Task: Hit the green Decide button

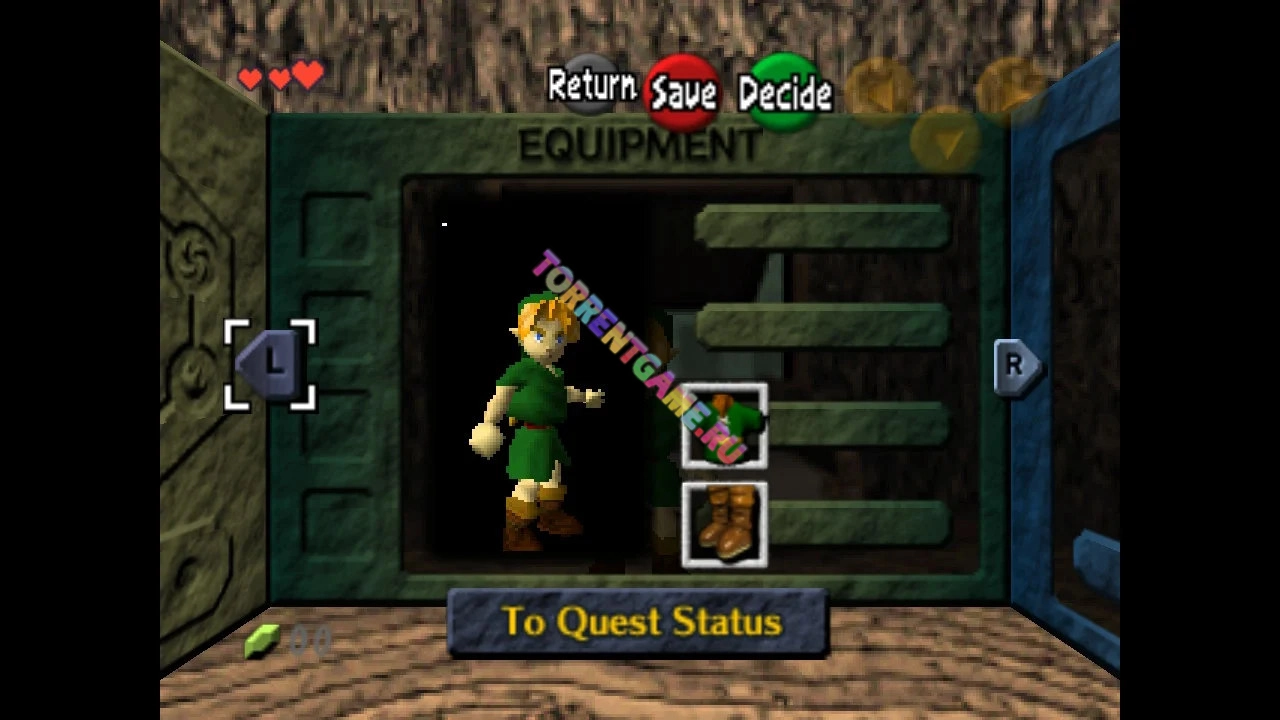Action: [x=785, y=92]
